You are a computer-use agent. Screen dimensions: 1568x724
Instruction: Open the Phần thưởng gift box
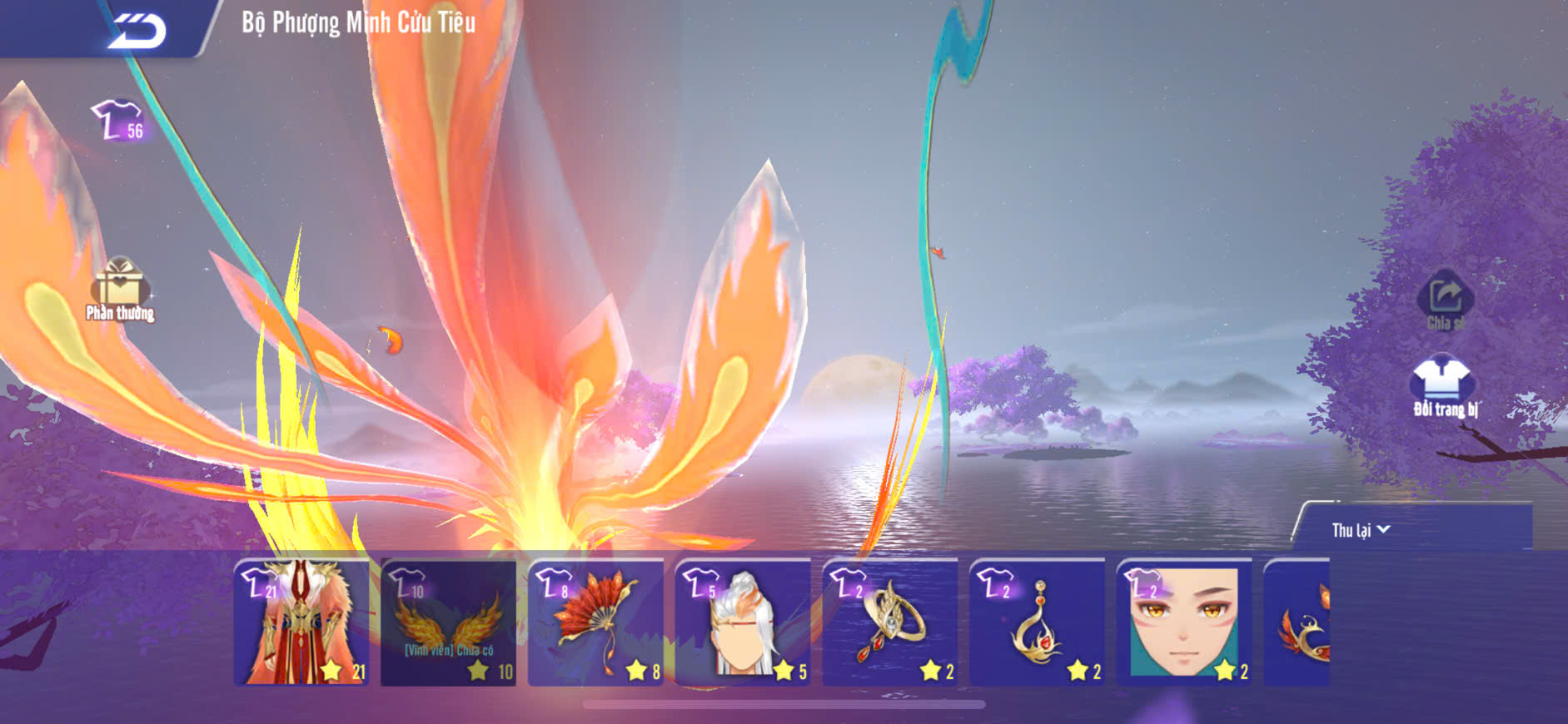[120, 288]
